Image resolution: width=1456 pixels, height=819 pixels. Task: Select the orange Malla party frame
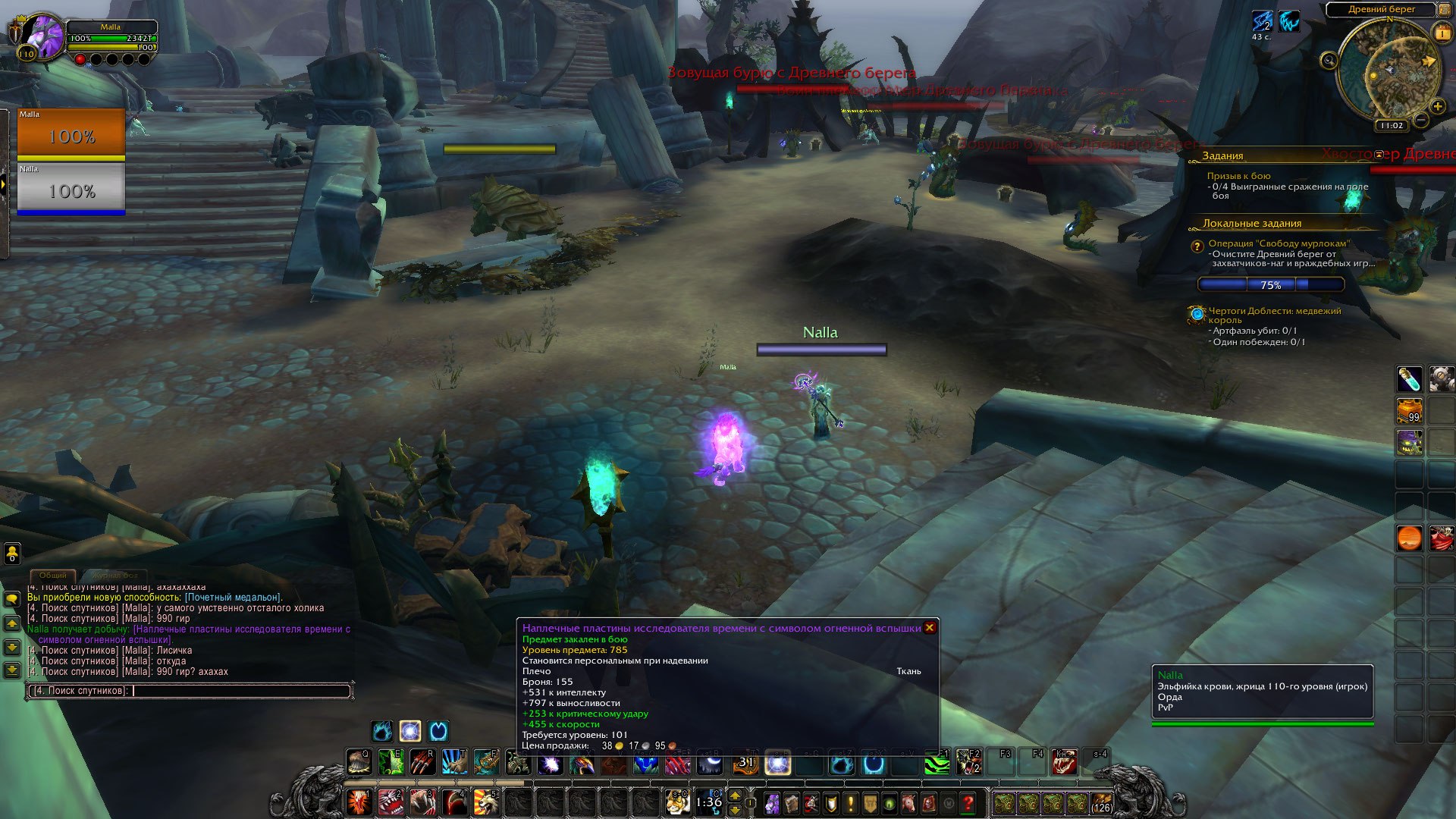pyautogui.click(x=71, y=134)
